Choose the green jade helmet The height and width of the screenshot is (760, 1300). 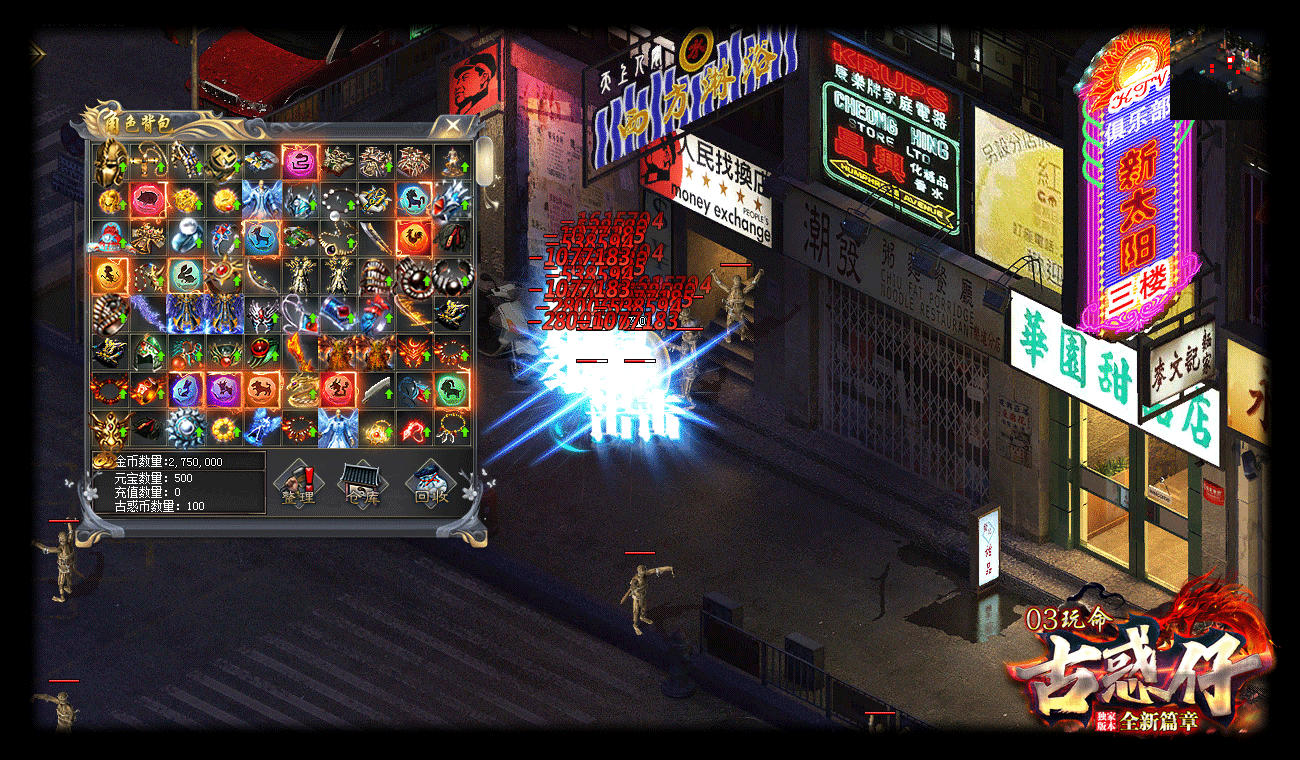[147, 350]
